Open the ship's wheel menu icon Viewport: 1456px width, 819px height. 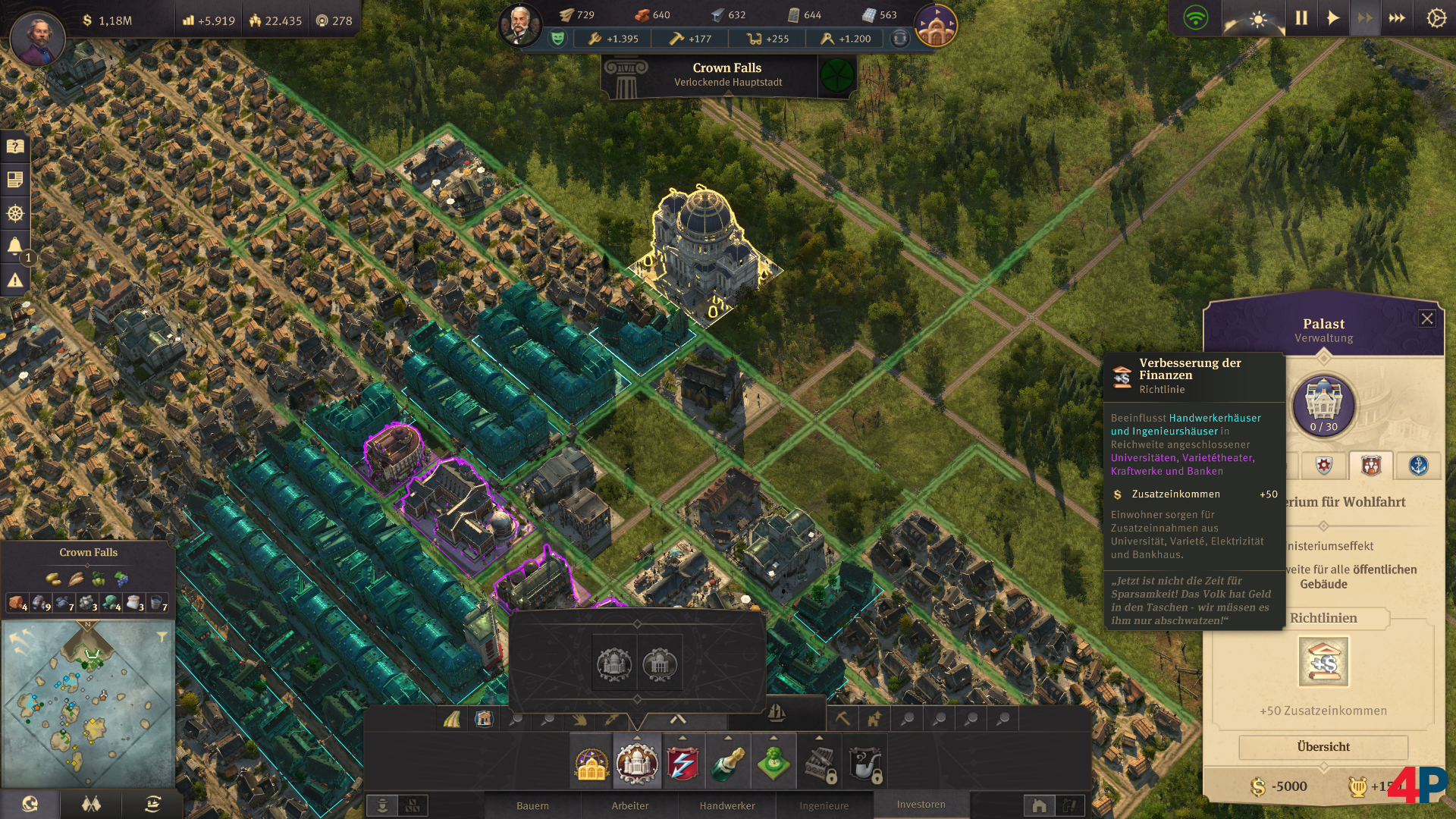coord(15,213)
